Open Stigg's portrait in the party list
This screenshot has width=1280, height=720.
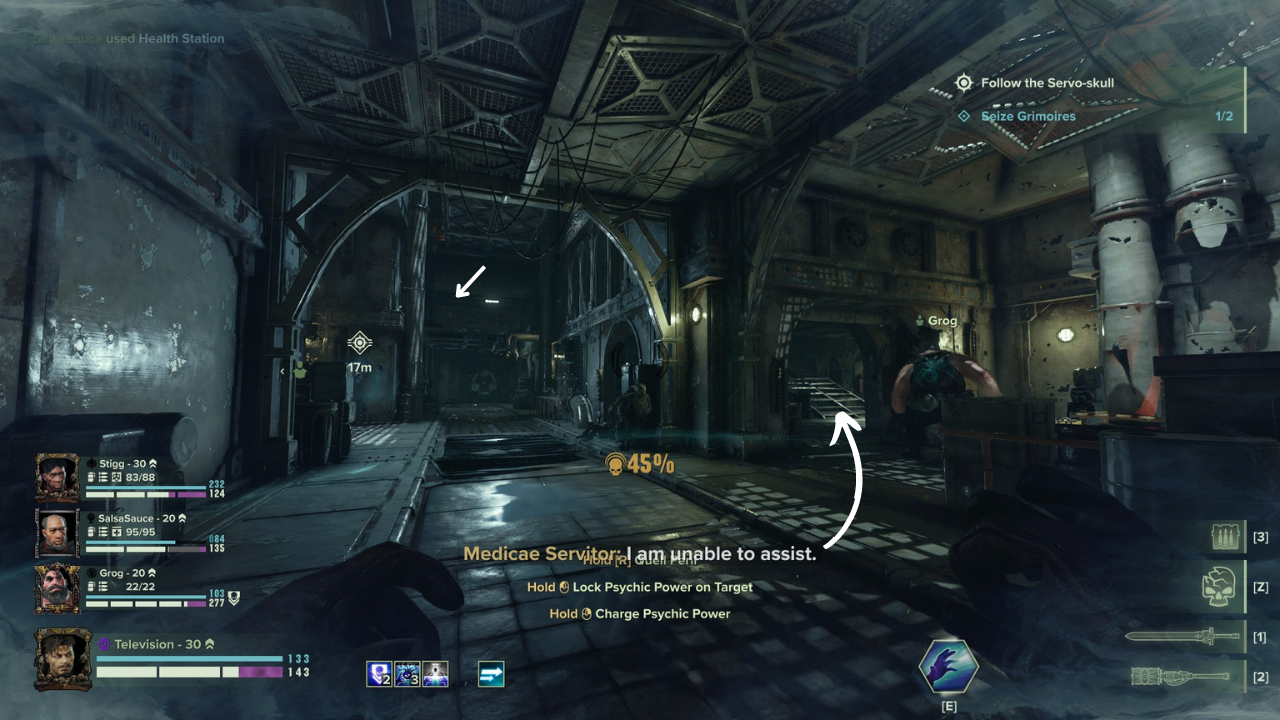click(55, 479)
